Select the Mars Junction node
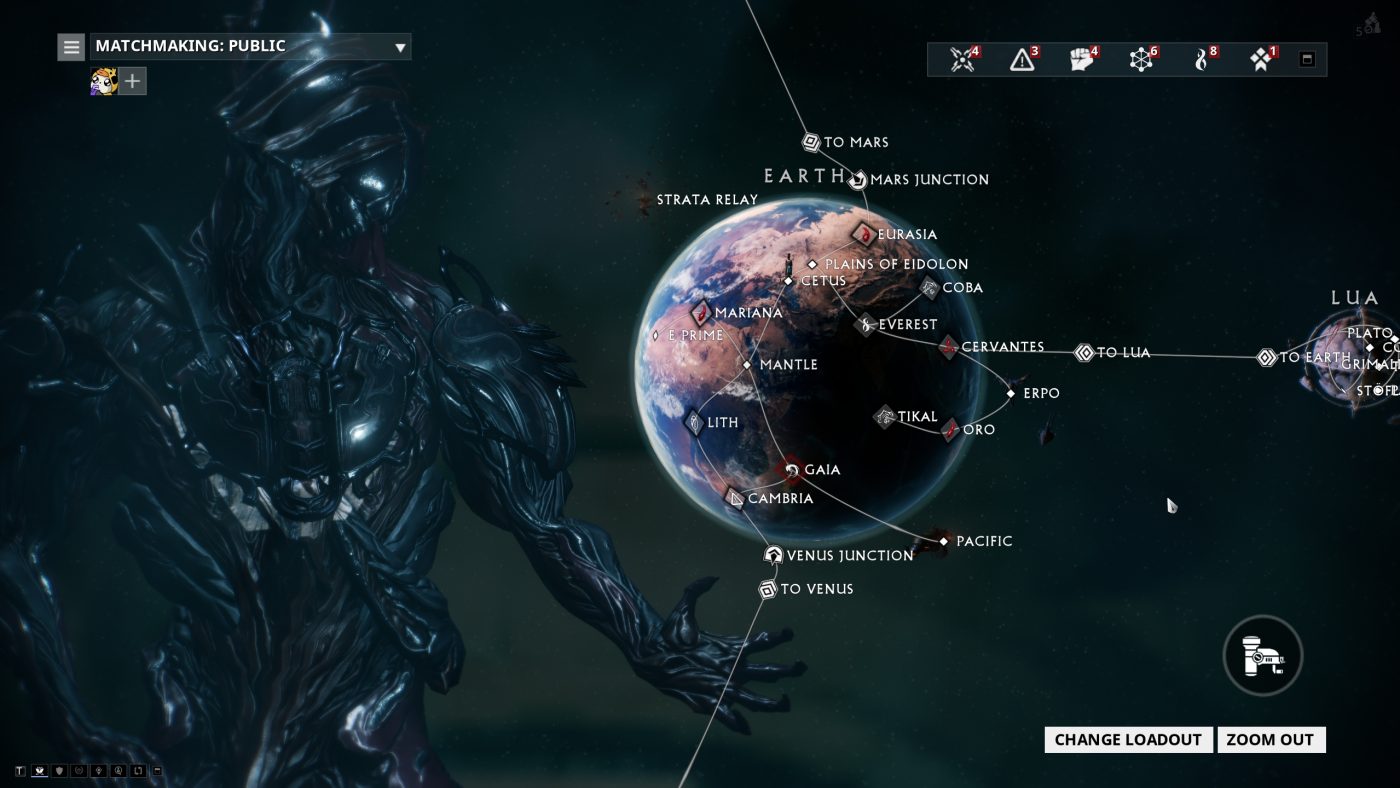The height and width of the screenshot is (788, 1400). pyautogui.click(x=857, y=180)
